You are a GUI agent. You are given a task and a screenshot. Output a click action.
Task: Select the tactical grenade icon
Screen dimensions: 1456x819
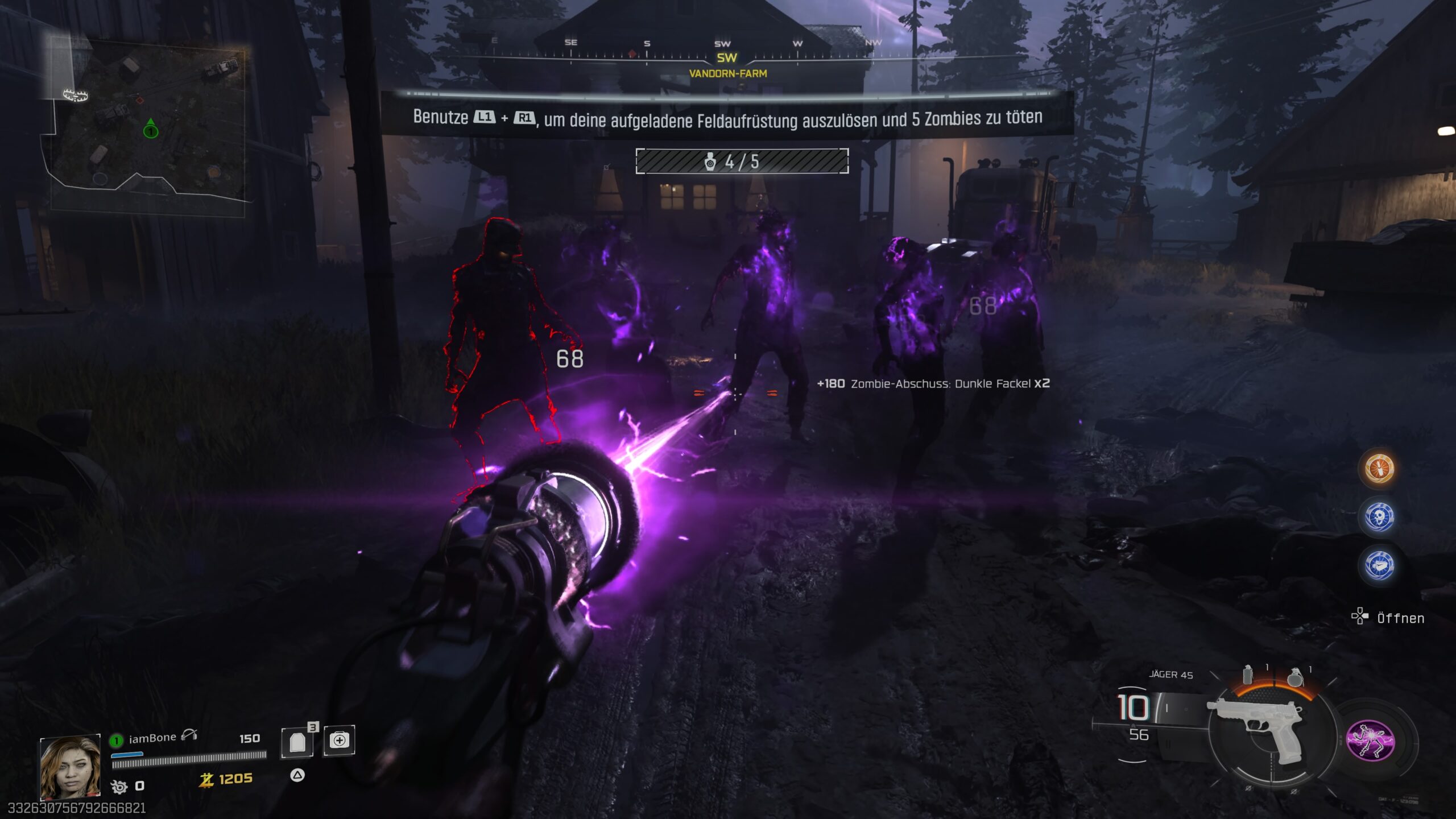click(1248, 675)
